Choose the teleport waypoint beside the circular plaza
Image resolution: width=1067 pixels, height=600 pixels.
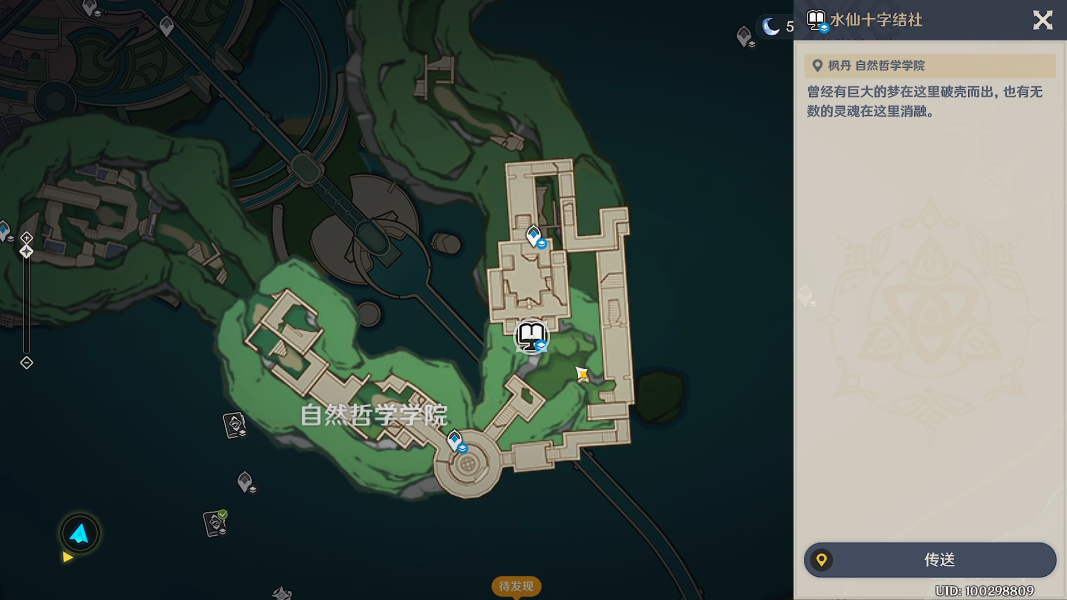point(455,441)
